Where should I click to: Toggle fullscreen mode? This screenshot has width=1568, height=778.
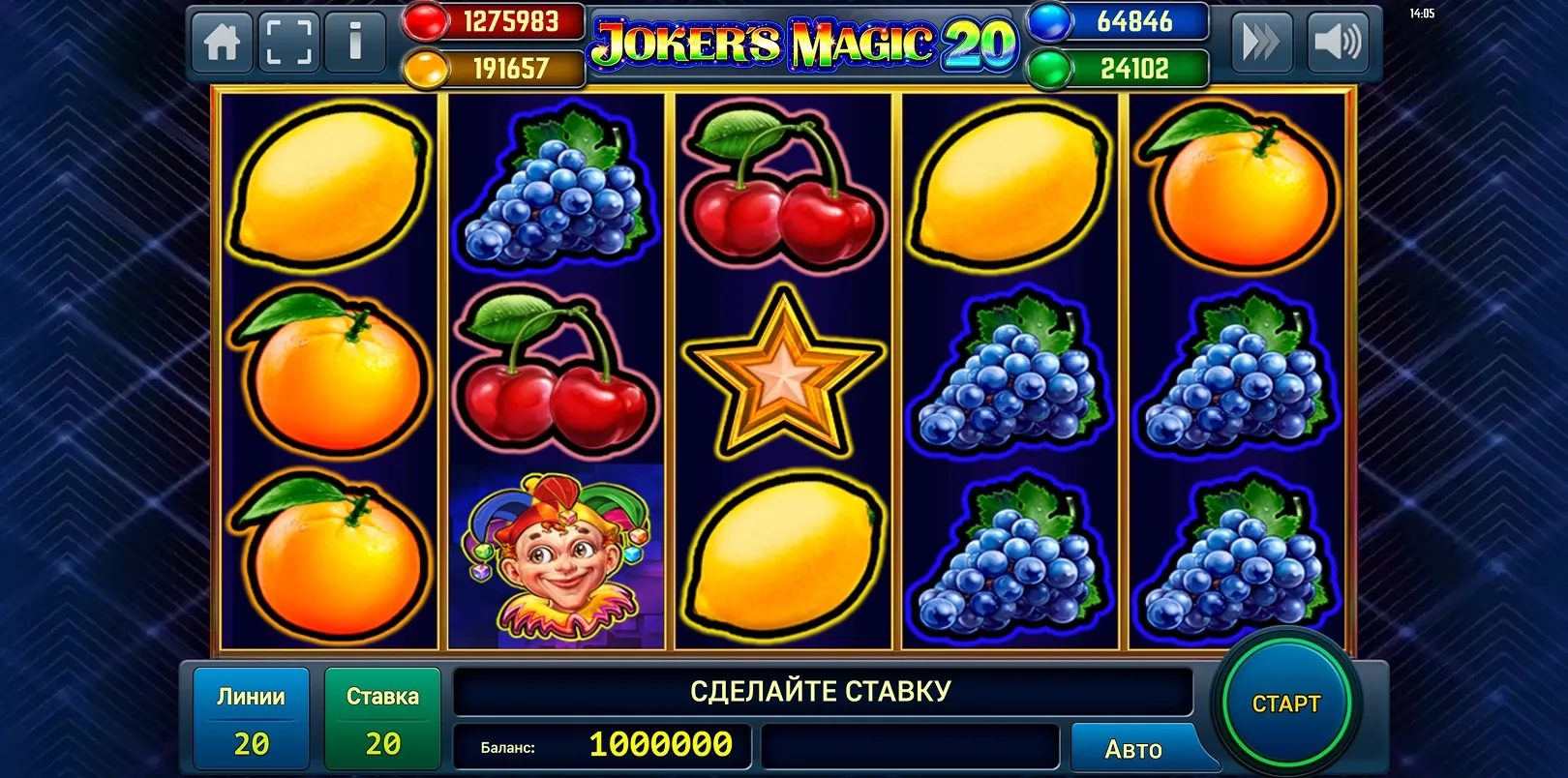[x=287, y=43]
